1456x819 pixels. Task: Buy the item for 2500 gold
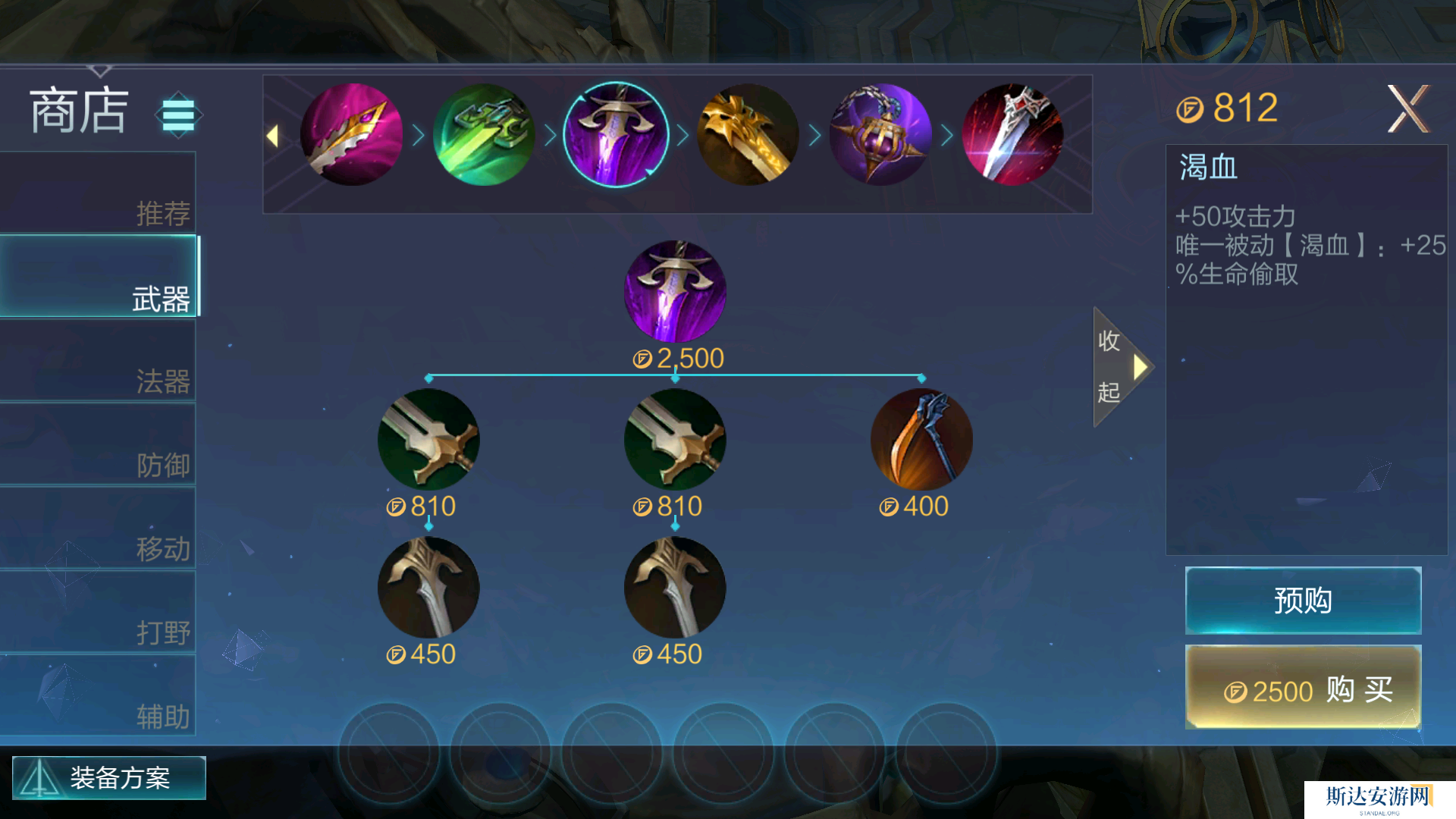[x=1303, y=688]
